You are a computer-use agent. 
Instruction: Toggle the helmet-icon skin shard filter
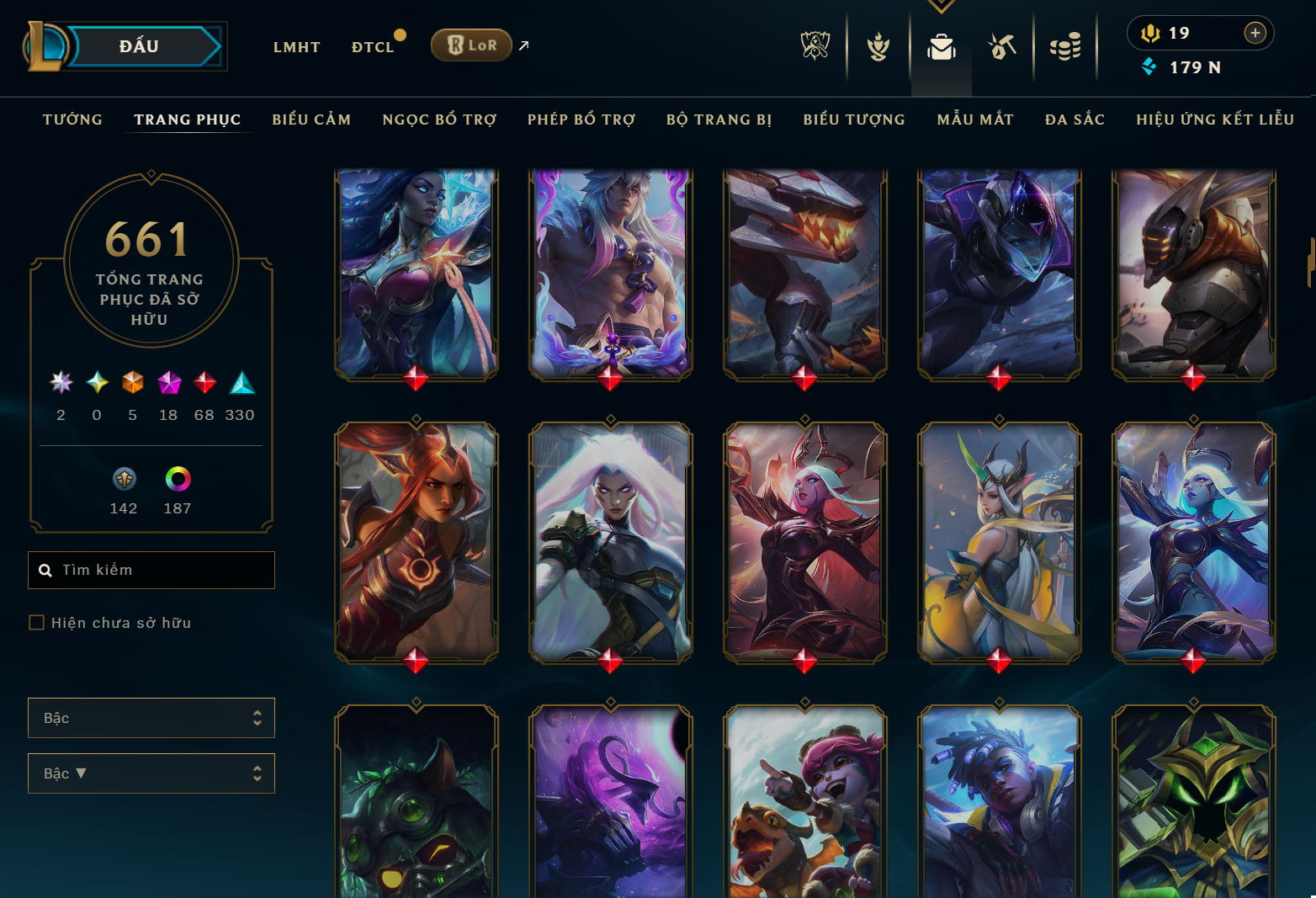tap(124, 480)
